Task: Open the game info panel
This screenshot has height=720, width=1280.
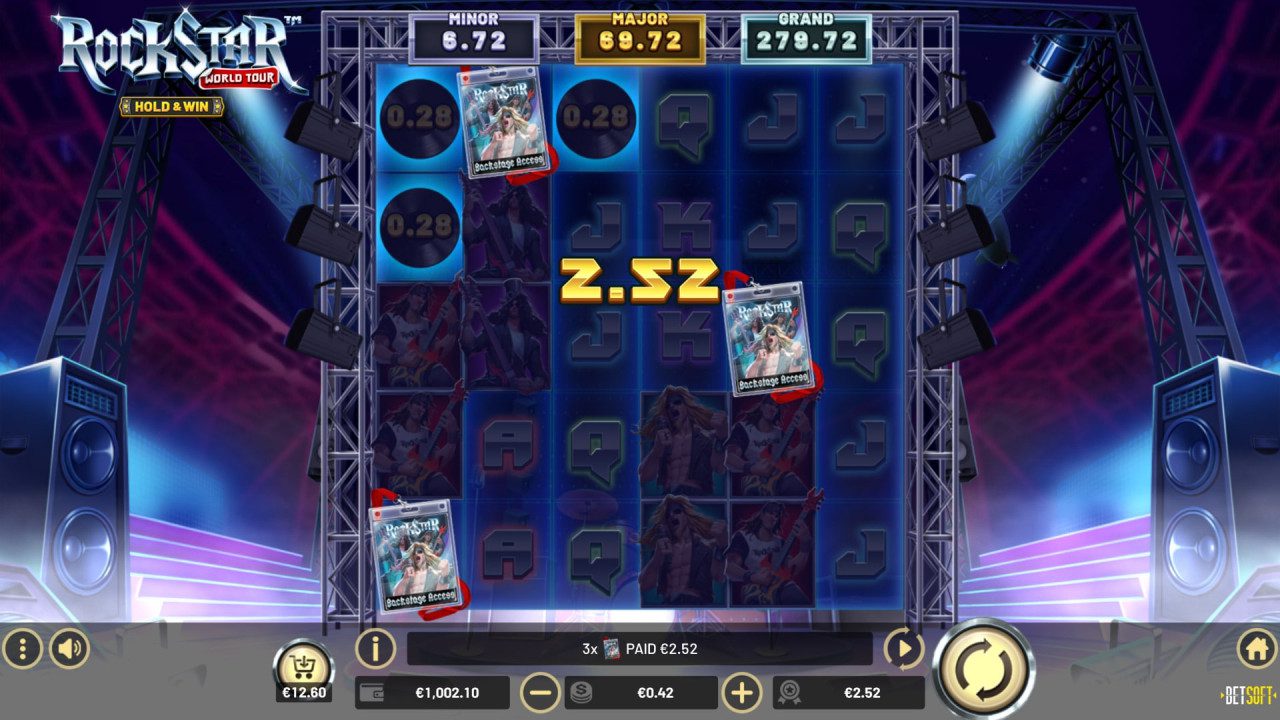Action: [x=372, y=648]
